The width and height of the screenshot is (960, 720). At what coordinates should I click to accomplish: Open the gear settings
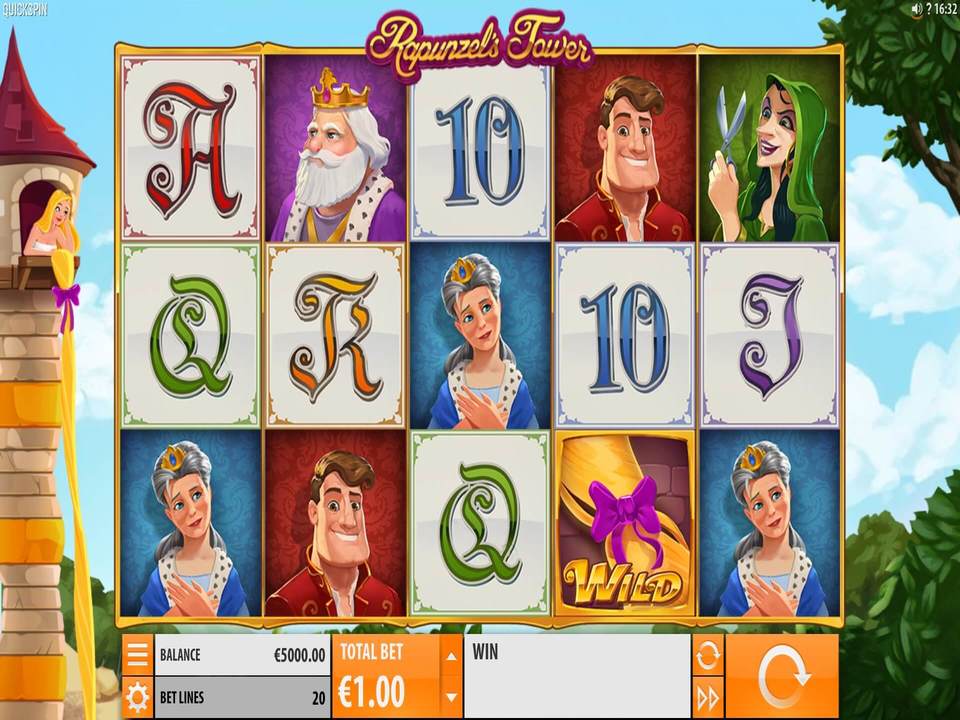(137, 697)
